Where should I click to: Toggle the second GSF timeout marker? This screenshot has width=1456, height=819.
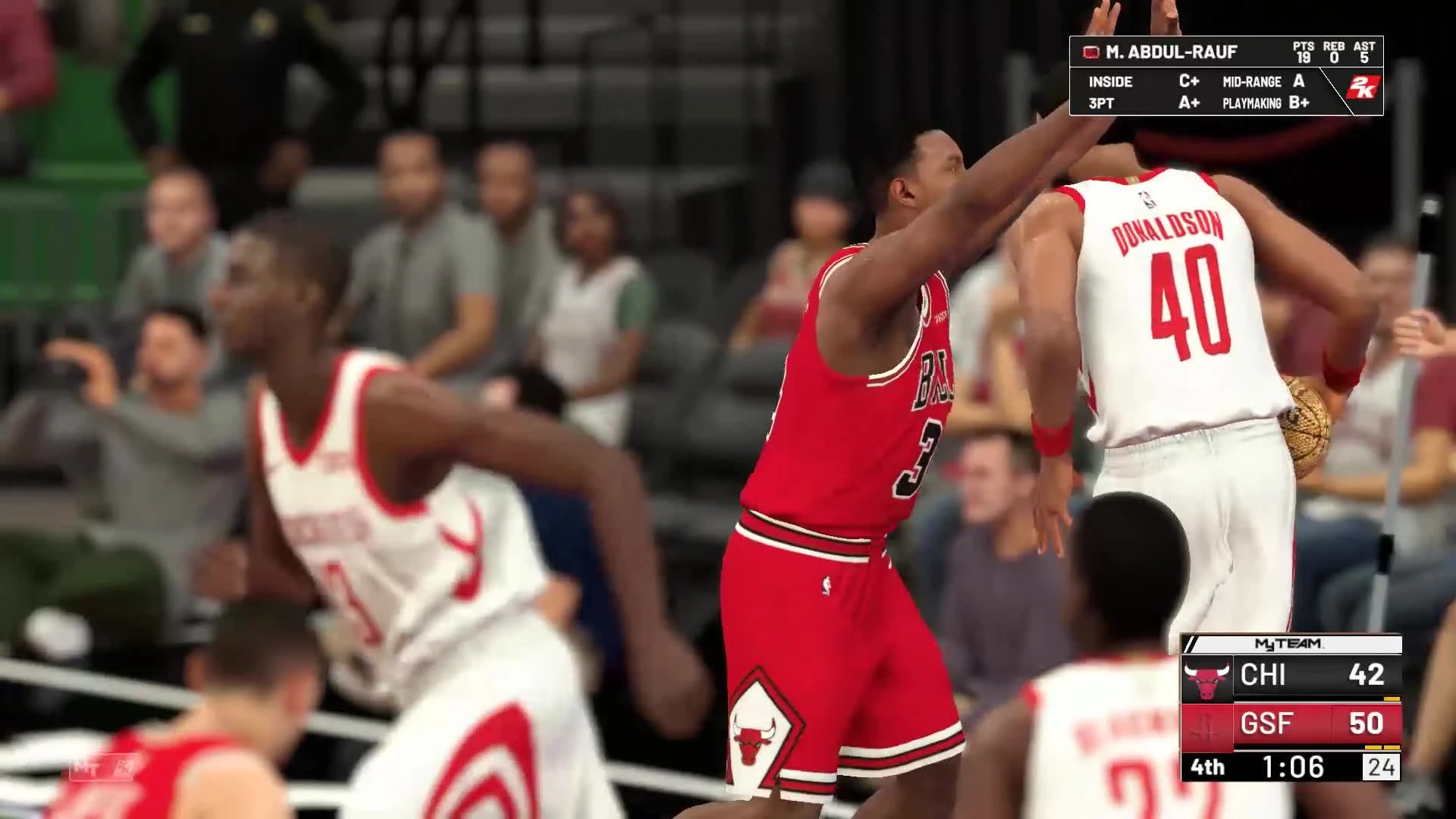point(1394,747)
